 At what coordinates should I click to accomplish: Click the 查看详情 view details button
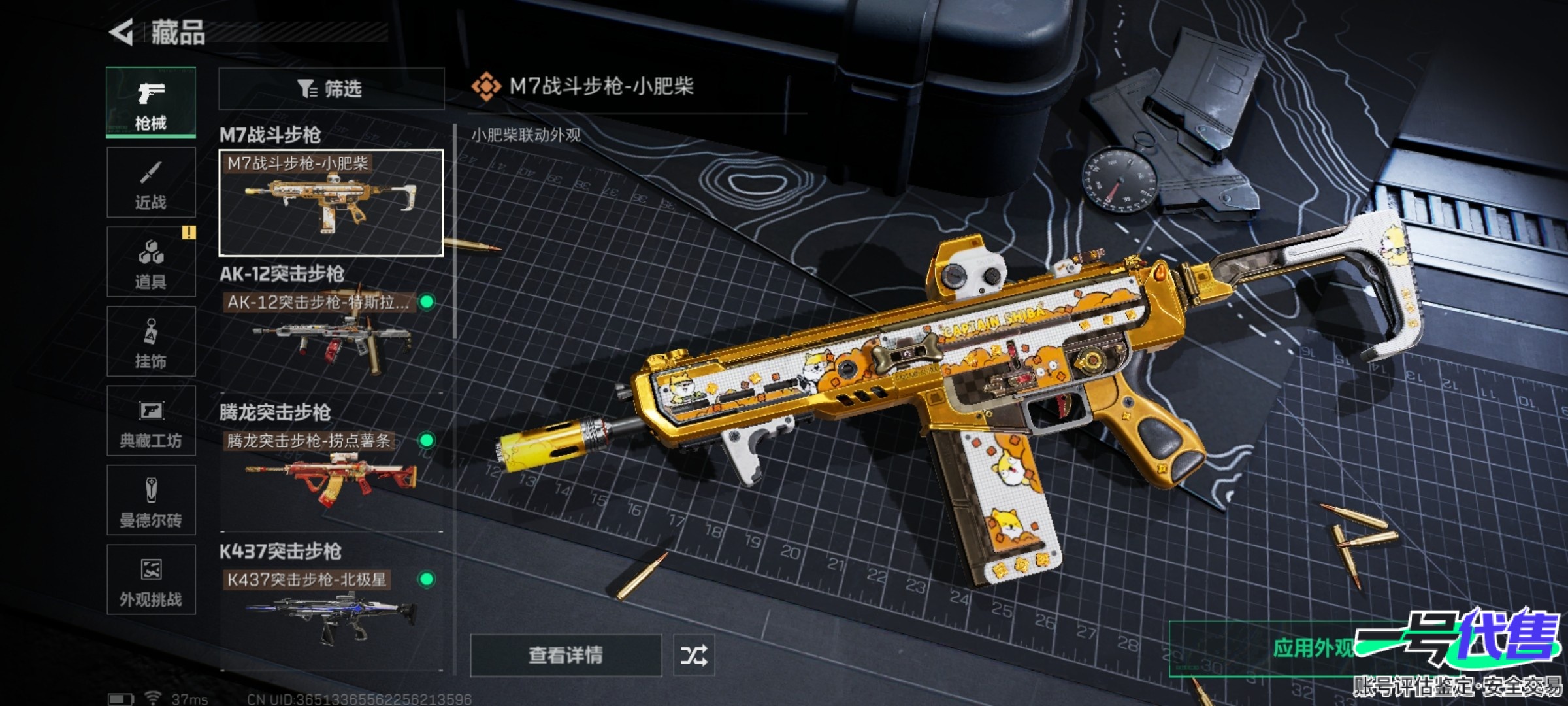[x=566, y=655]
